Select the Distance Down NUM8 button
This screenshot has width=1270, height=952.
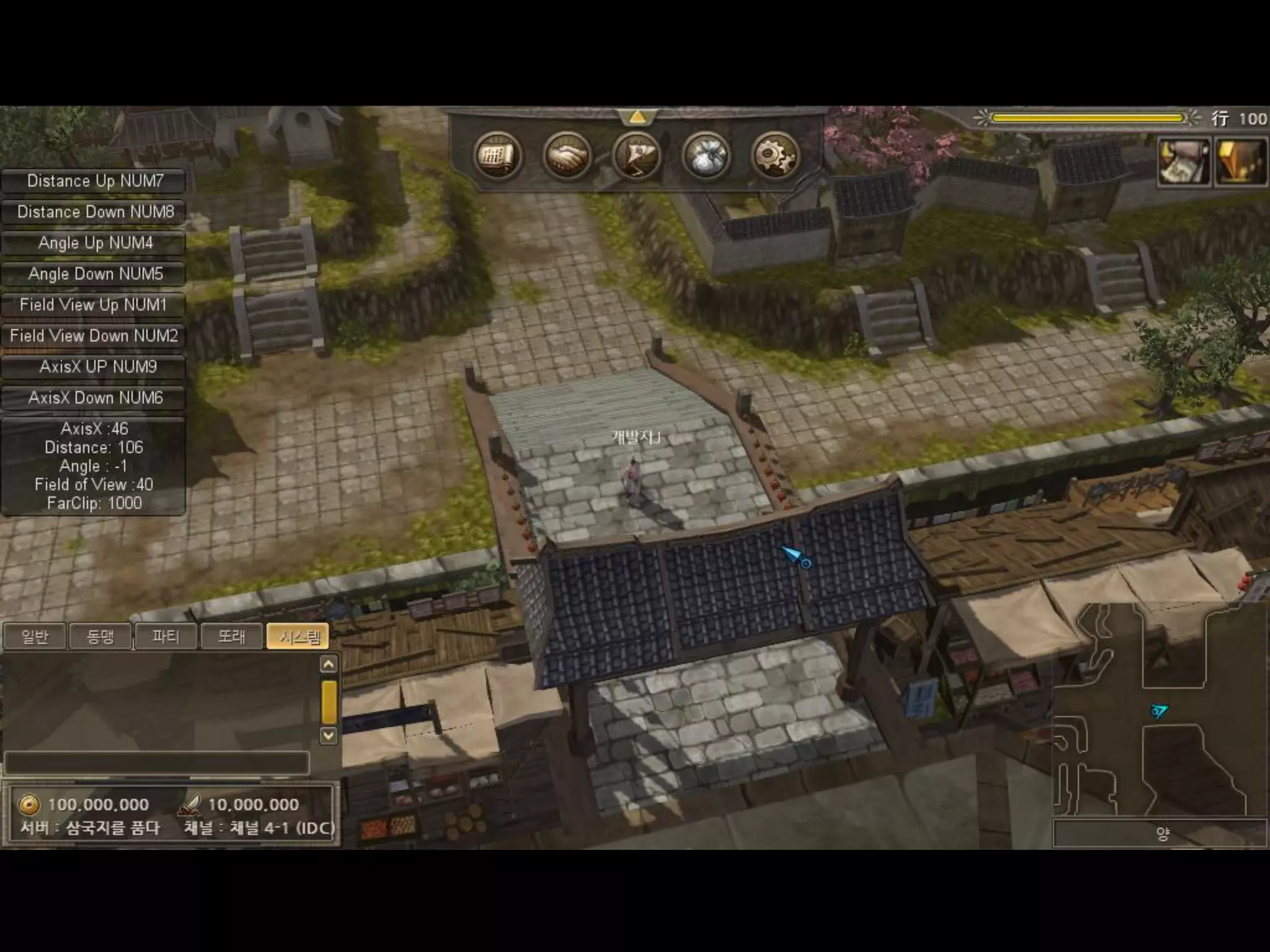click(x=94, y=212)
